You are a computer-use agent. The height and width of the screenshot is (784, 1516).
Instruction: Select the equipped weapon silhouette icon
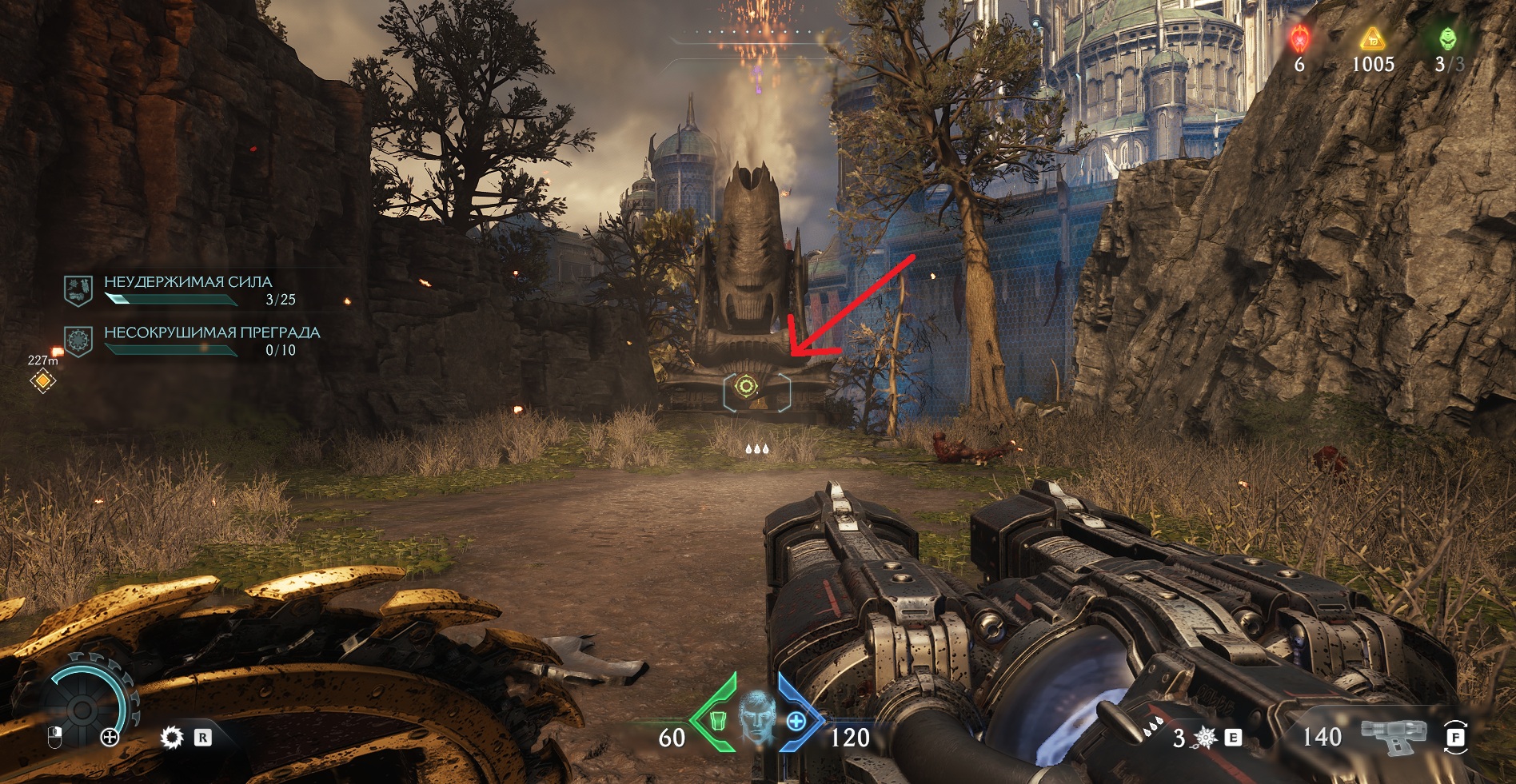1394,735
